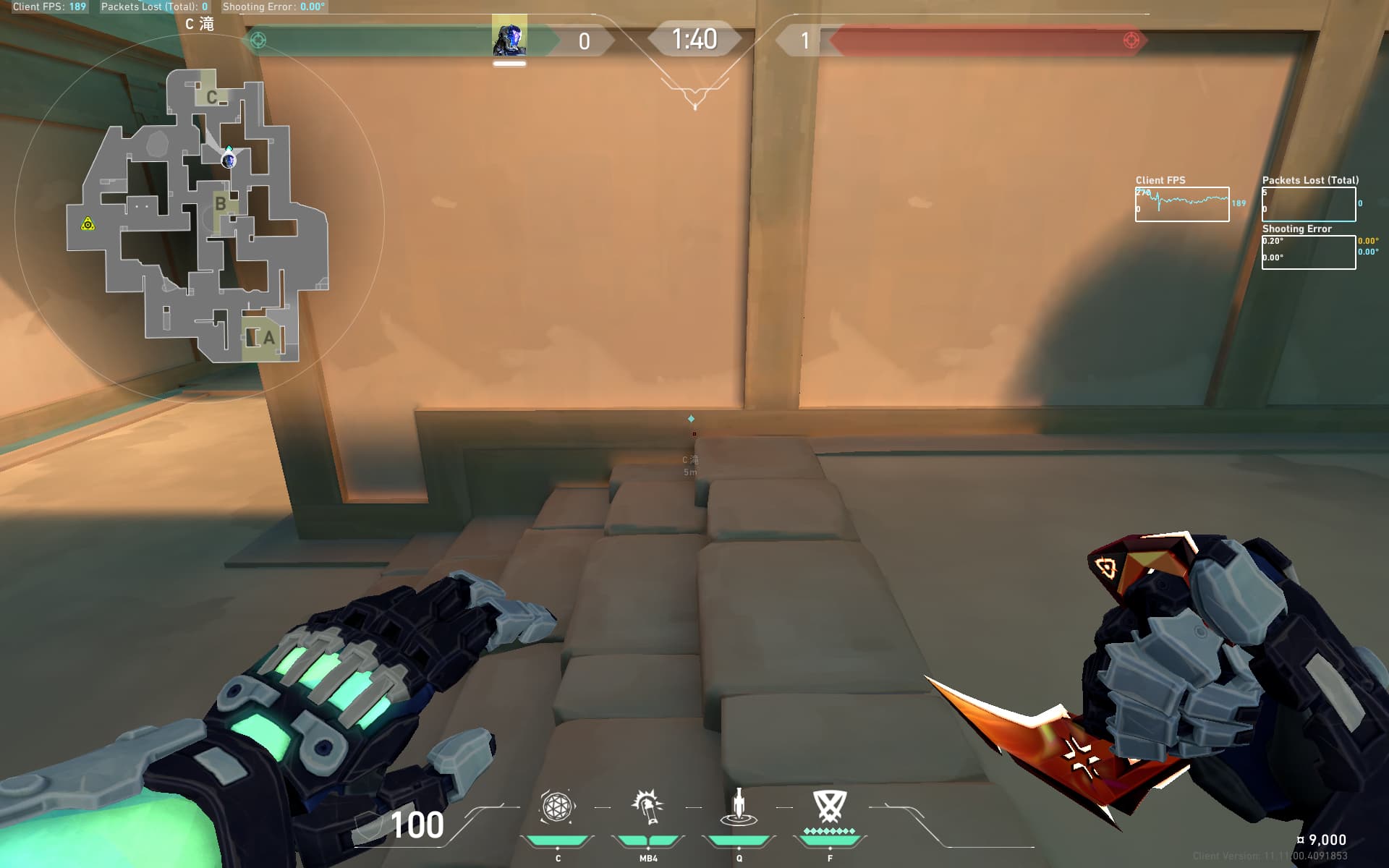Click the Shooting Error graph box
This screenshot has height=868, width=1389.
pyautogui.click(x=1308, y=252)
